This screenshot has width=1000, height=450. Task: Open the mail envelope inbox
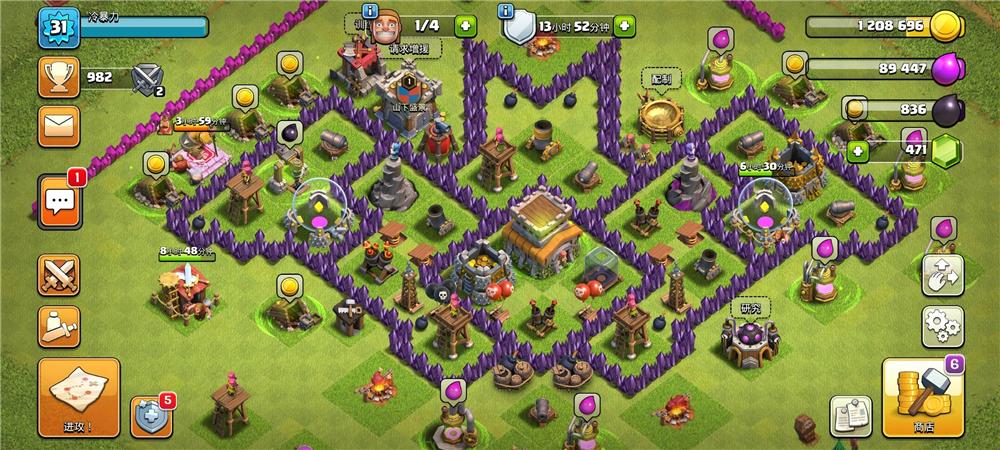(59, 127)
